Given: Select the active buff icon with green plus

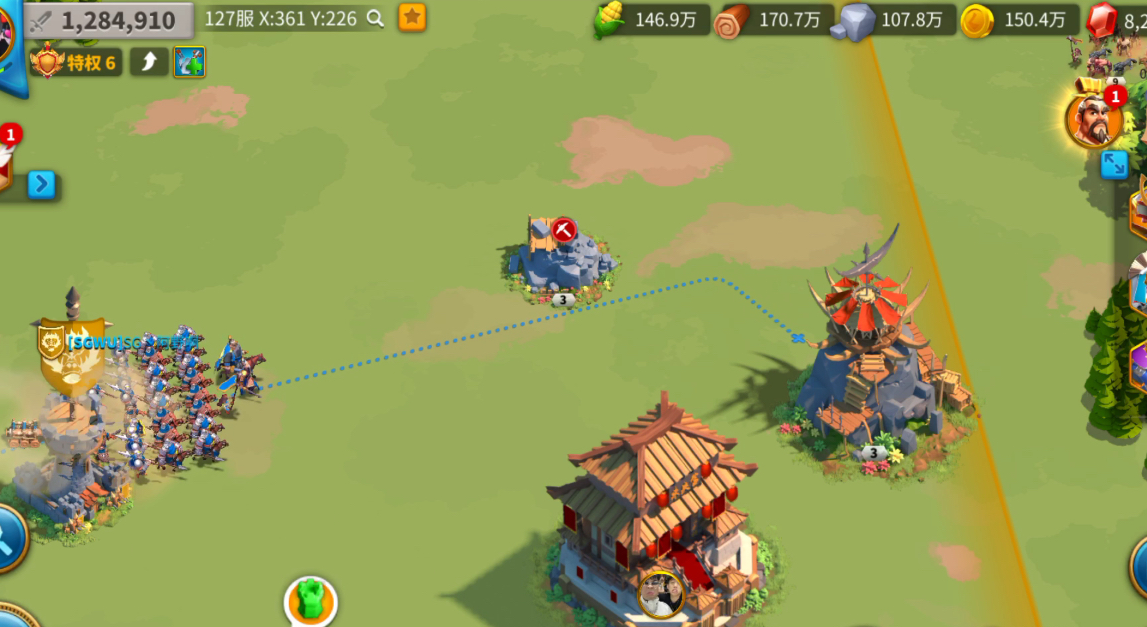Looking at the screenshot, I should point(189,62).
